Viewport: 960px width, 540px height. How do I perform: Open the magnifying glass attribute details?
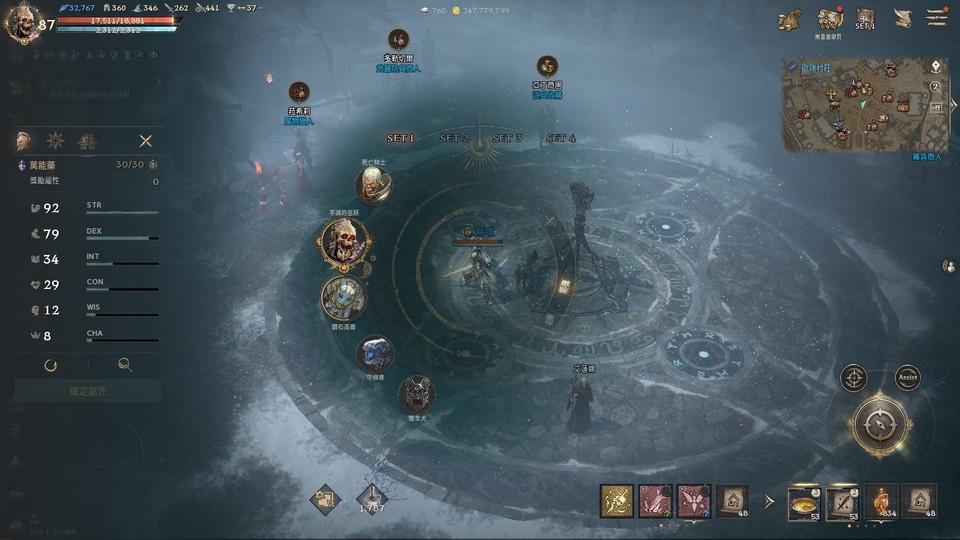coord(125,365)
